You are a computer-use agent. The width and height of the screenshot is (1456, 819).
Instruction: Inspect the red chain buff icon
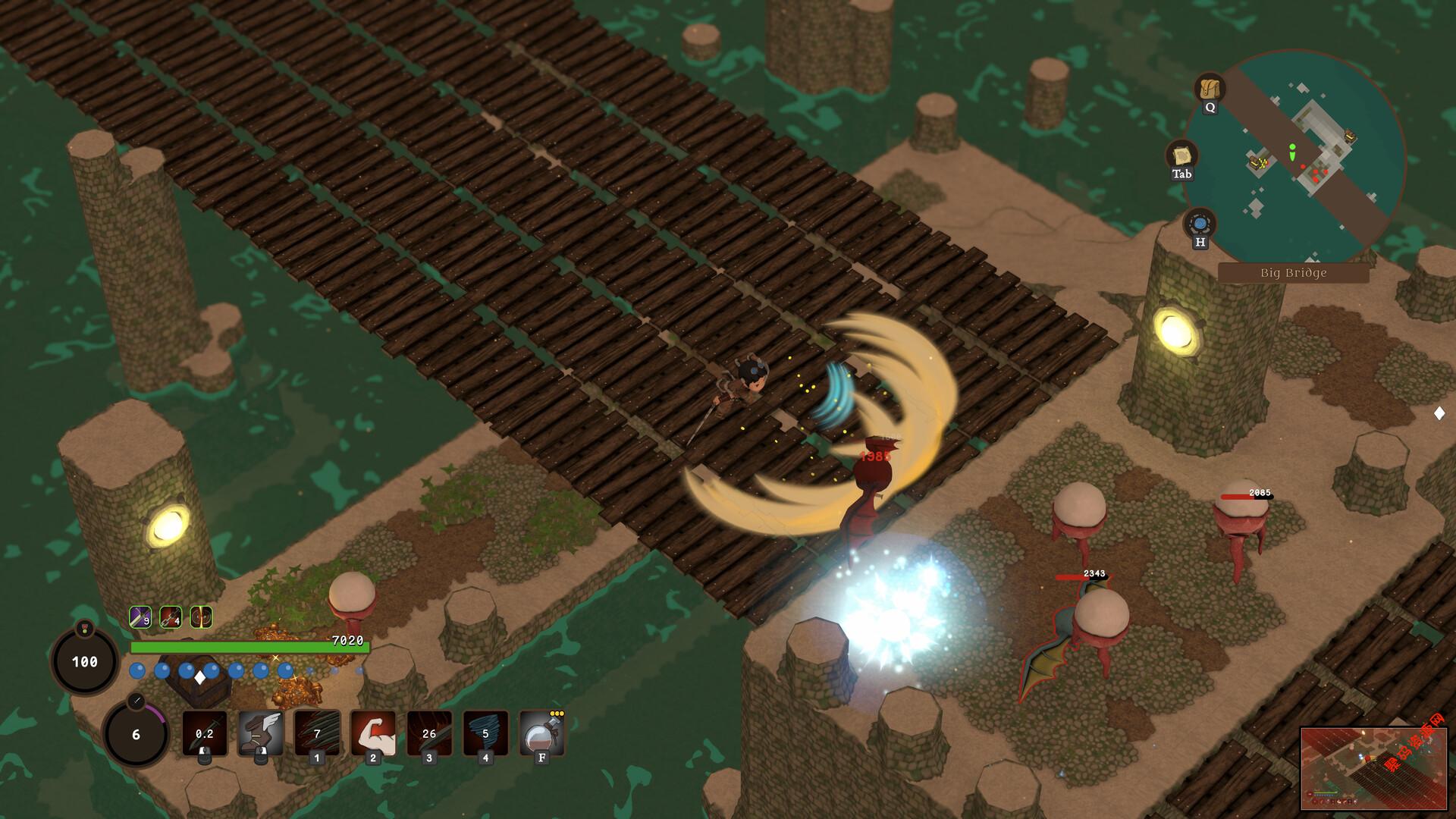pyautogui.click(x=171, y=617)
